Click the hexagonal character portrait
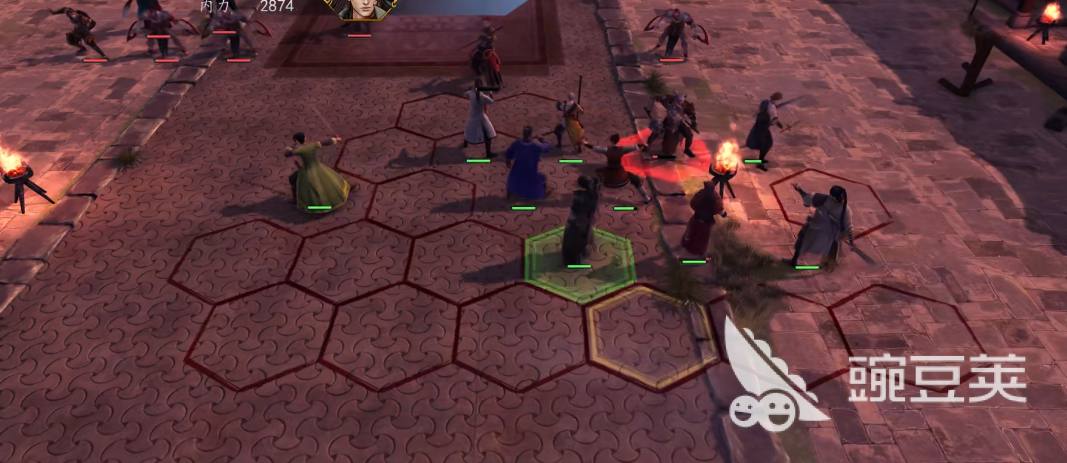Screen dimensions: 1067x463 (x=360, y=9)
